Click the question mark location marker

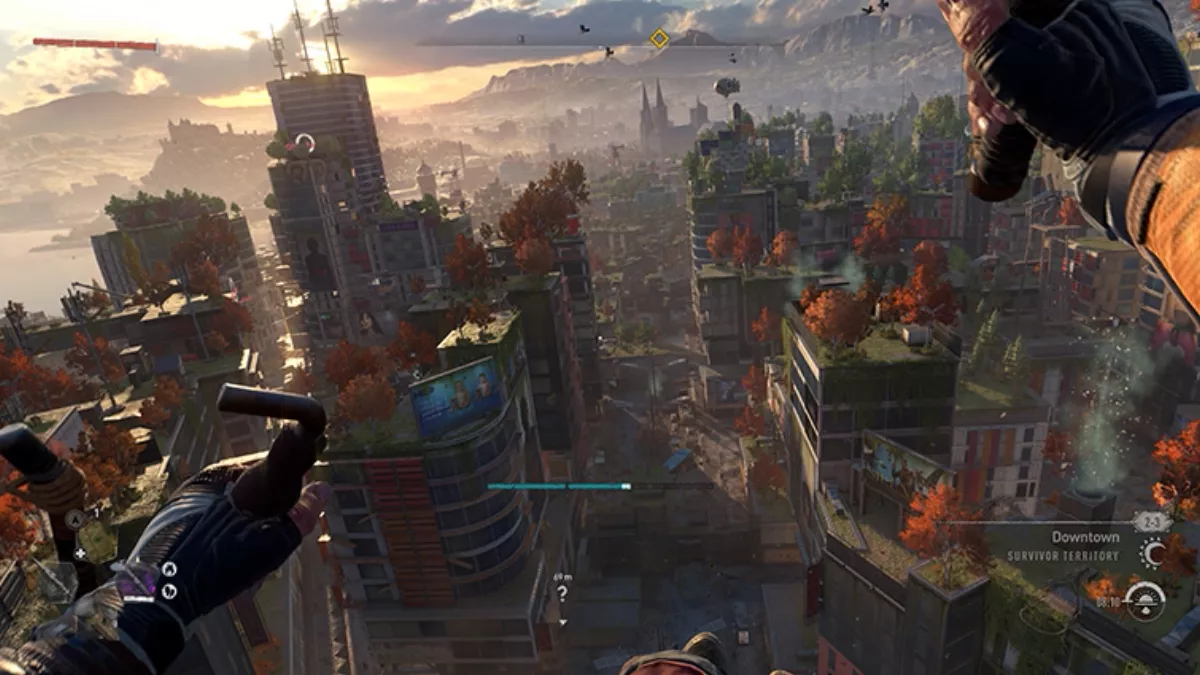click(x=563, y=593)
